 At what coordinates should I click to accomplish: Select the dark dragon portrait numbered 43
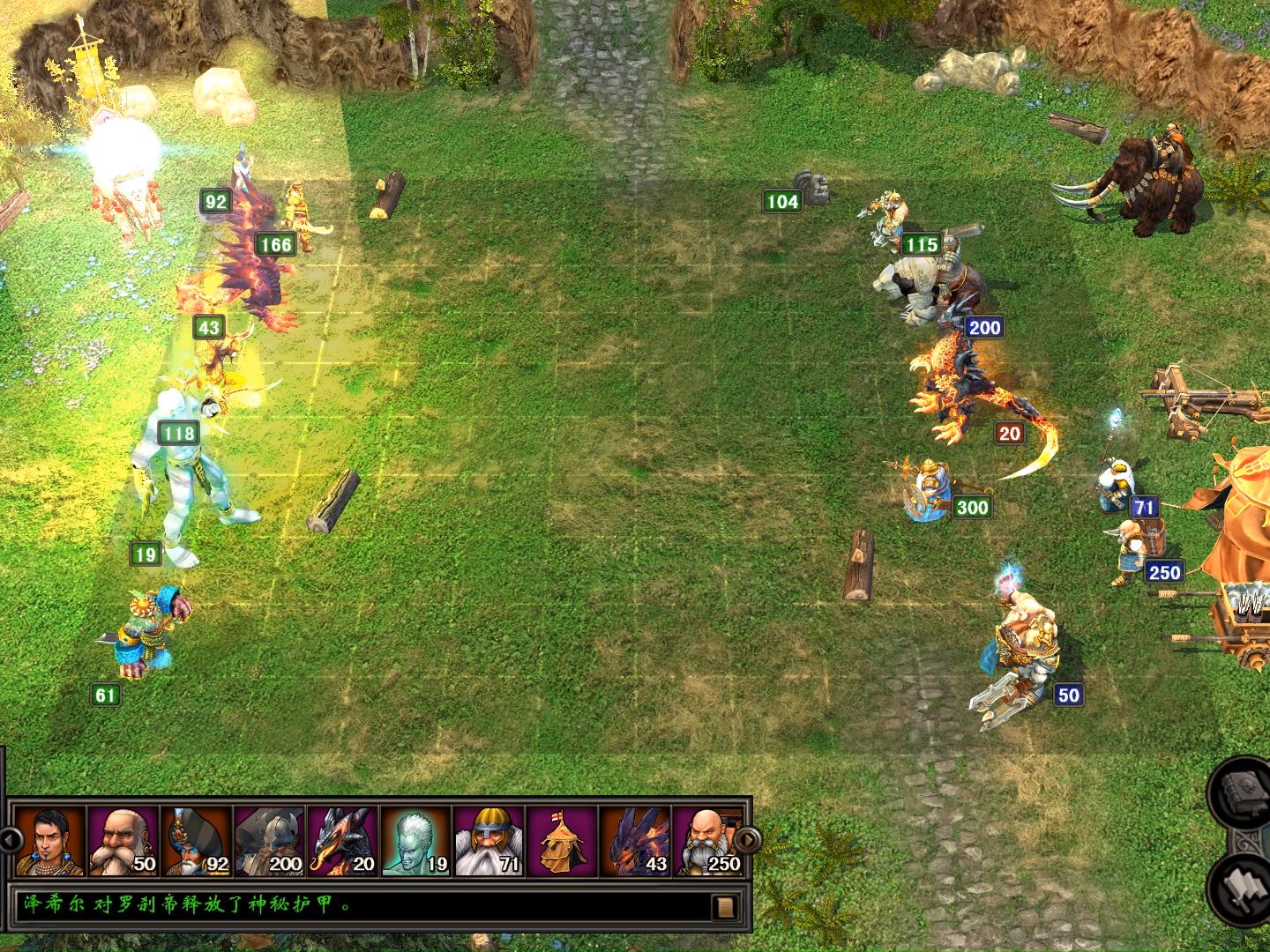(635, 840)
